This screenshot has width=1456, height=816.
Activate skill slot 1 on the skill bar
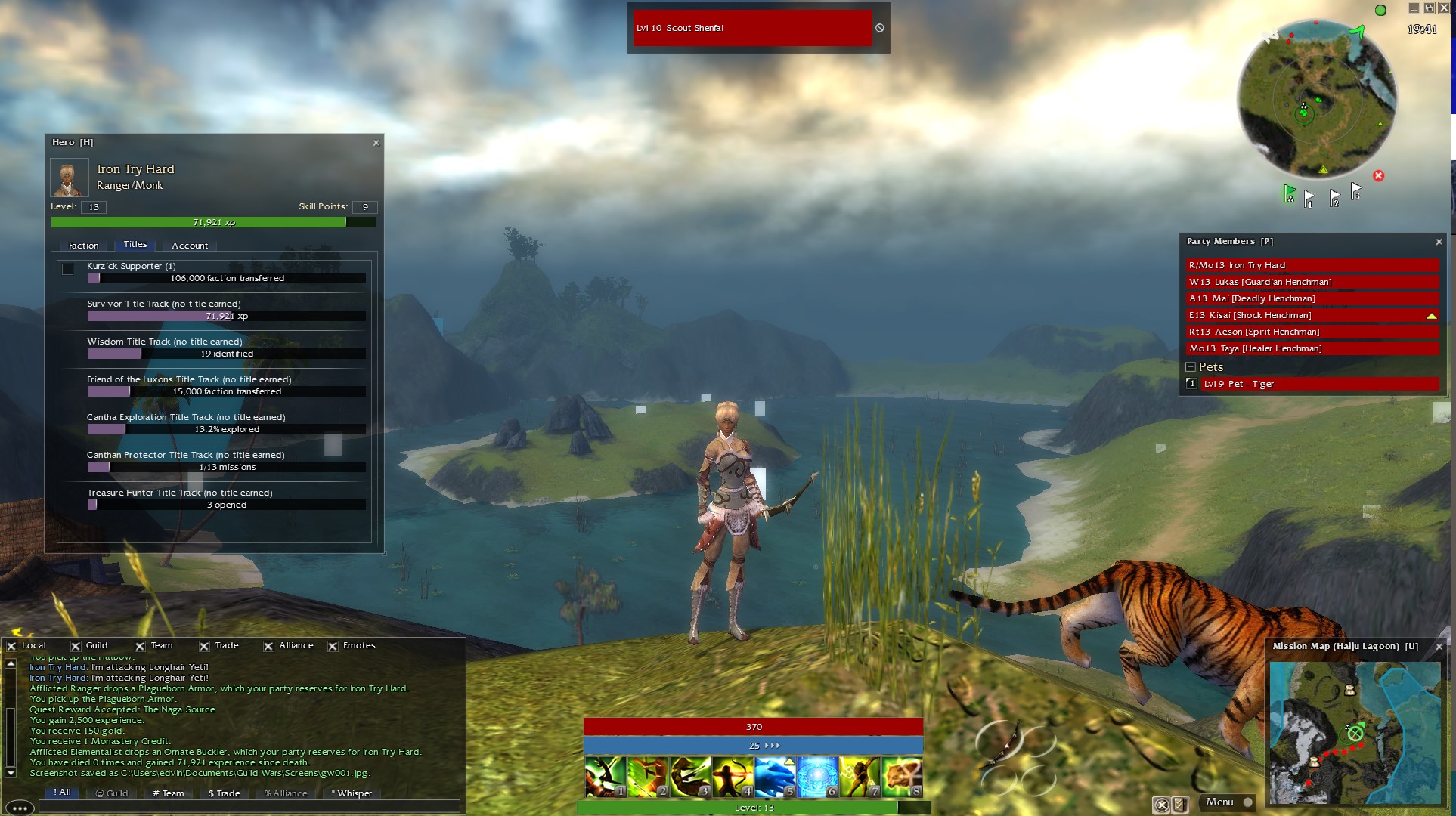point(605,777)
